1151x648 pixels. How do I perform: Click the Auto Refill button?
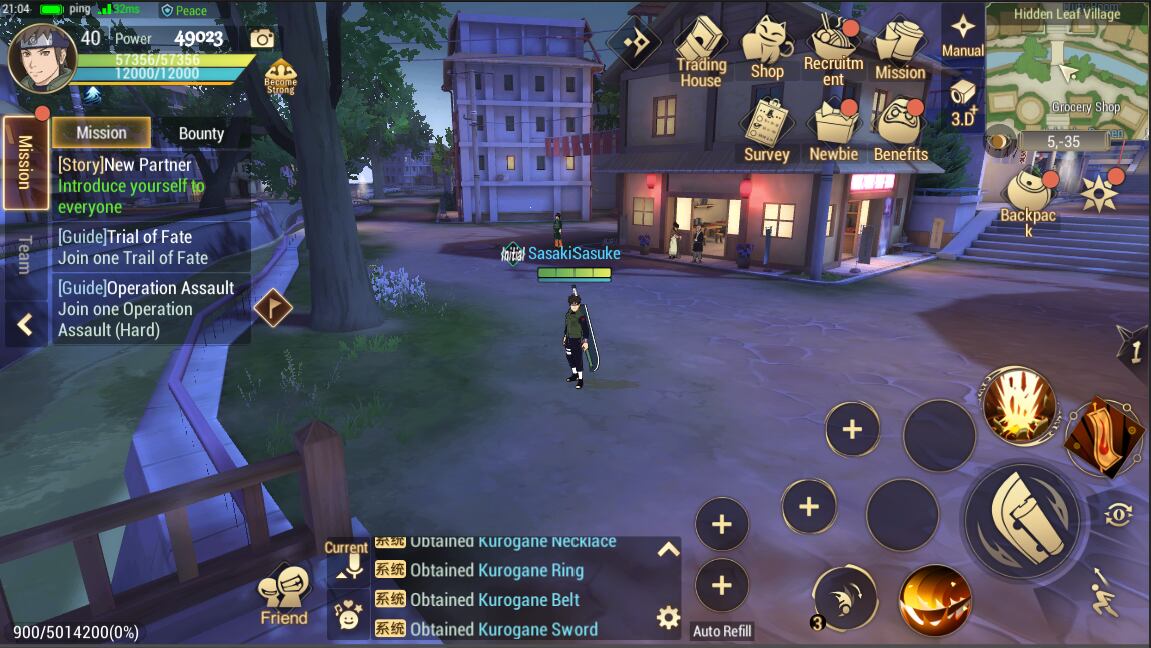tap(722, 631)
